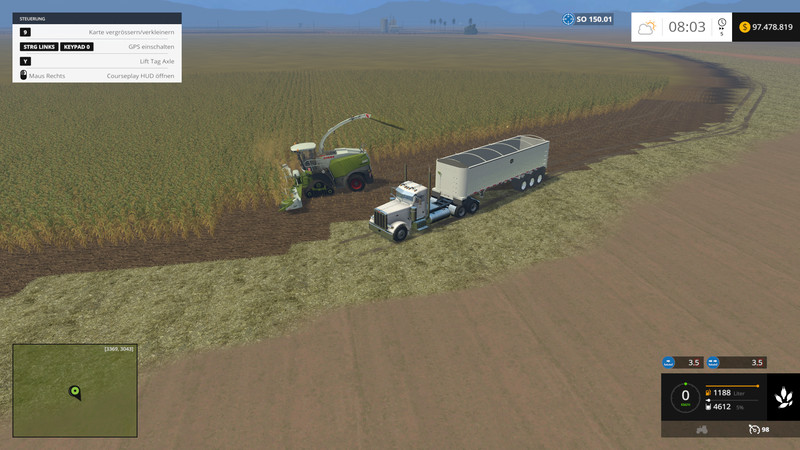The width and height of the screenshot is (800, 450).
Task: Click the green player marker on the minimap
Action: point(74,390)
